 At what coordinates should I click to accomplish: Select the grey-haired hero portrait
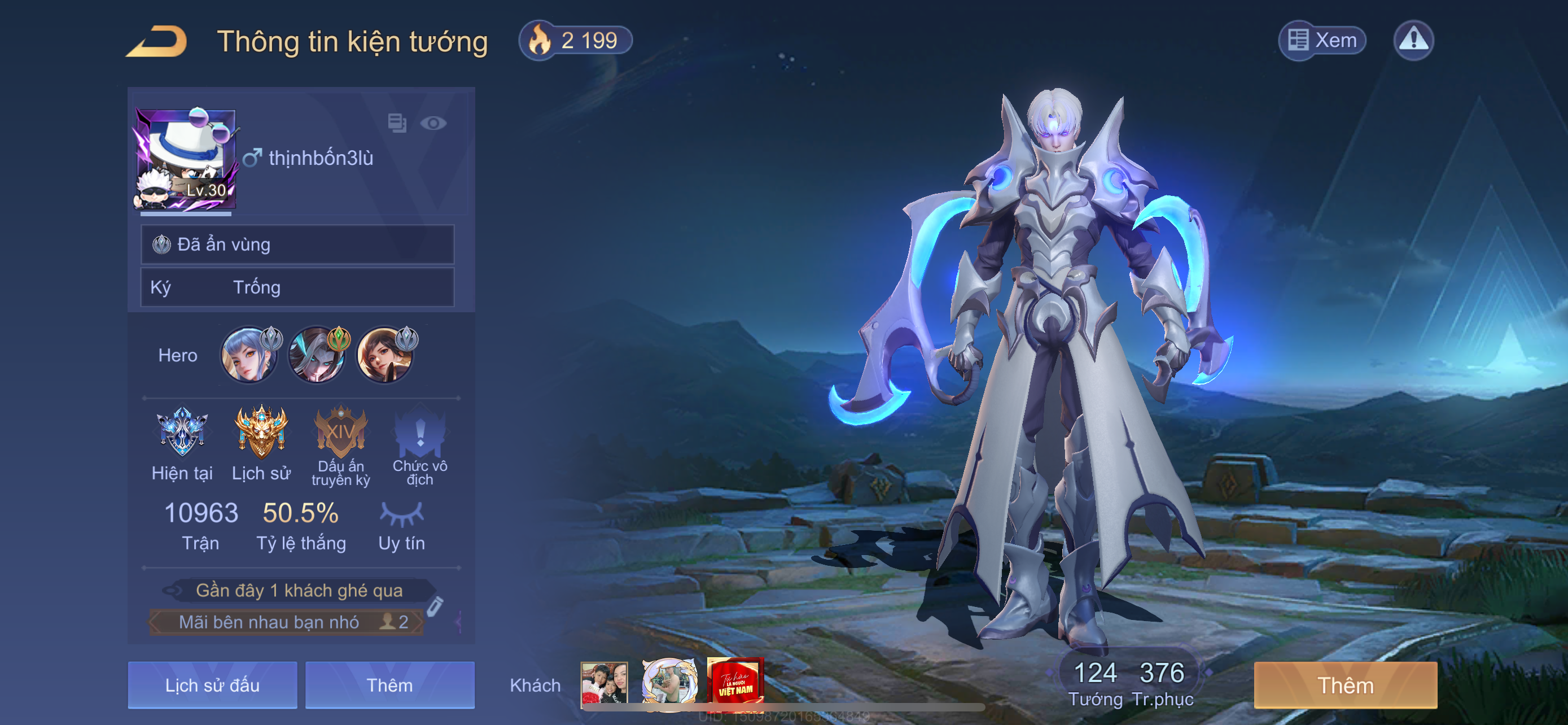click(317, 356)
